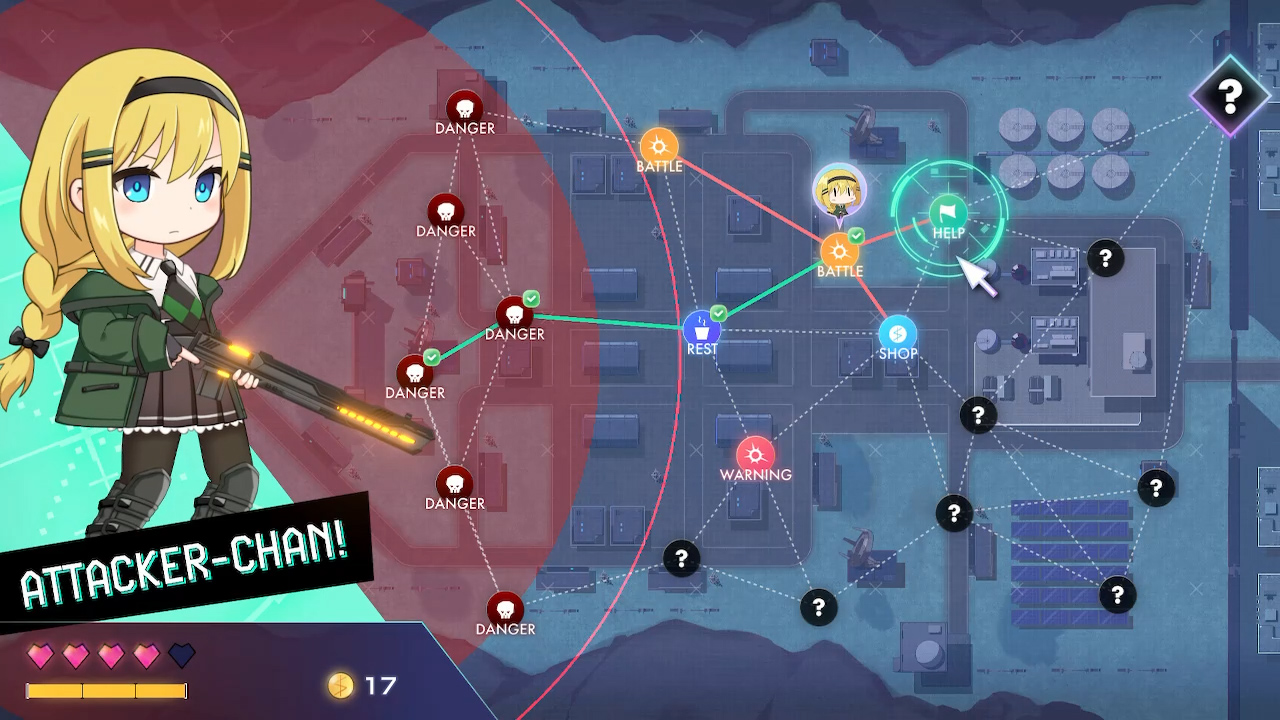Select the bottommost DANGER skull node
The image size is (1280, 720).
point(506,609)
